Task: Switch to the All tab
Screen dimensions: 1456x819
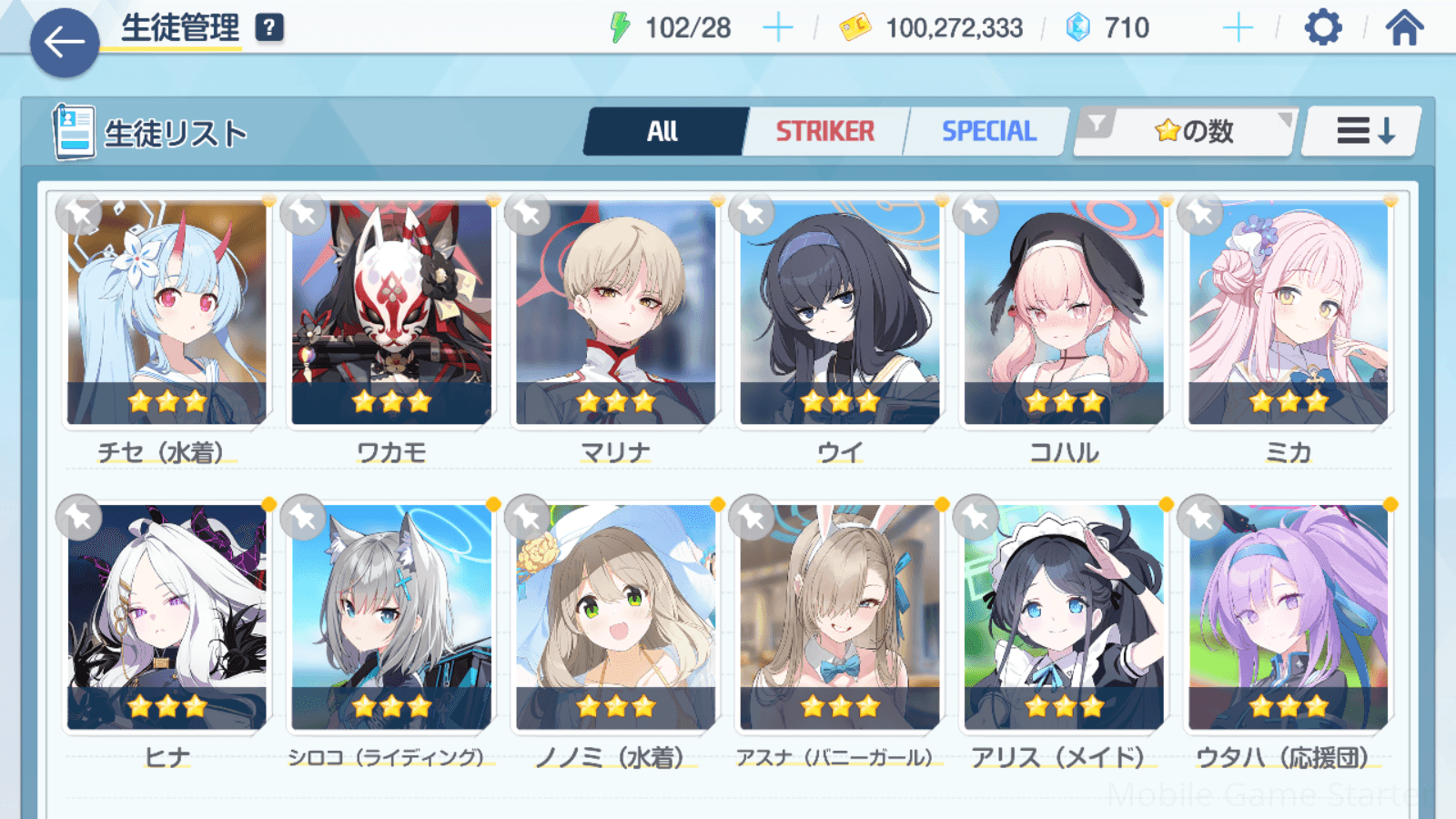Action: point(663,132)
